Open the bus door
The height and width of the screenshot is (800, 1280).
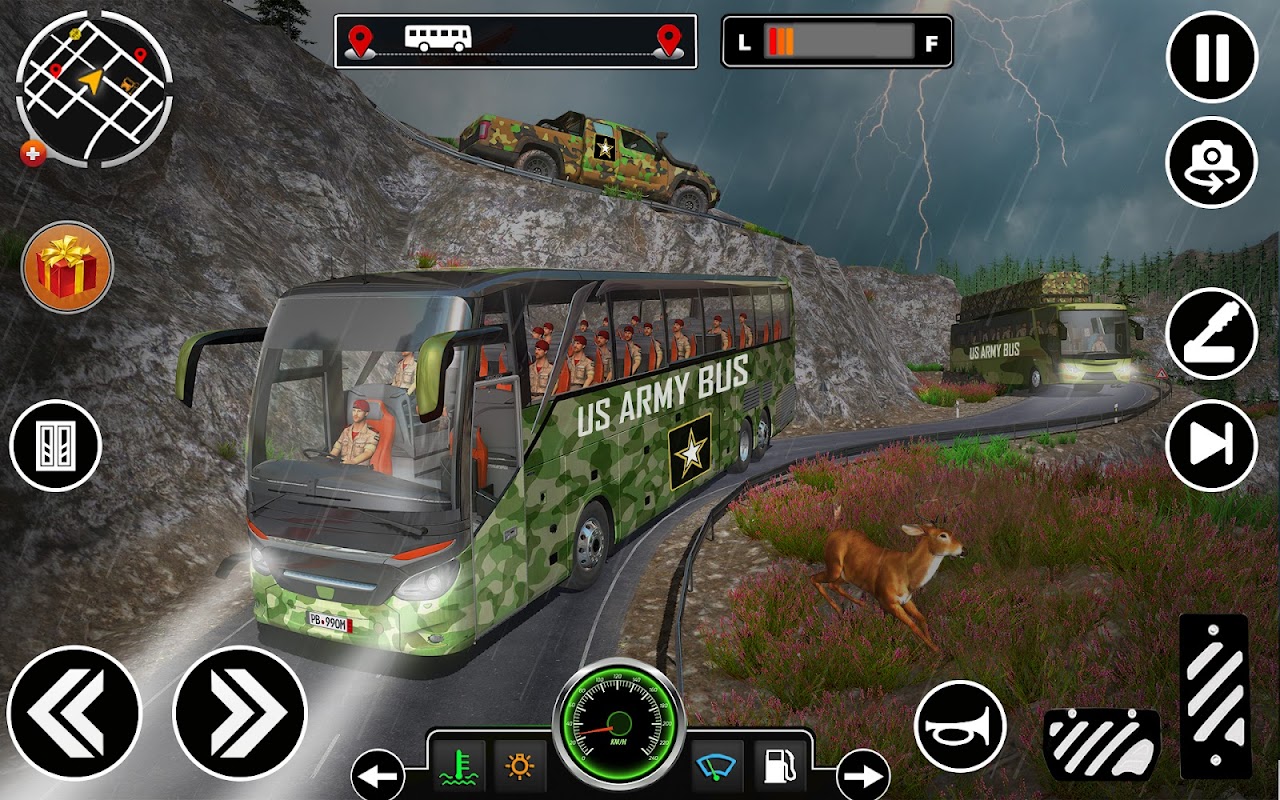pos(56,445)
